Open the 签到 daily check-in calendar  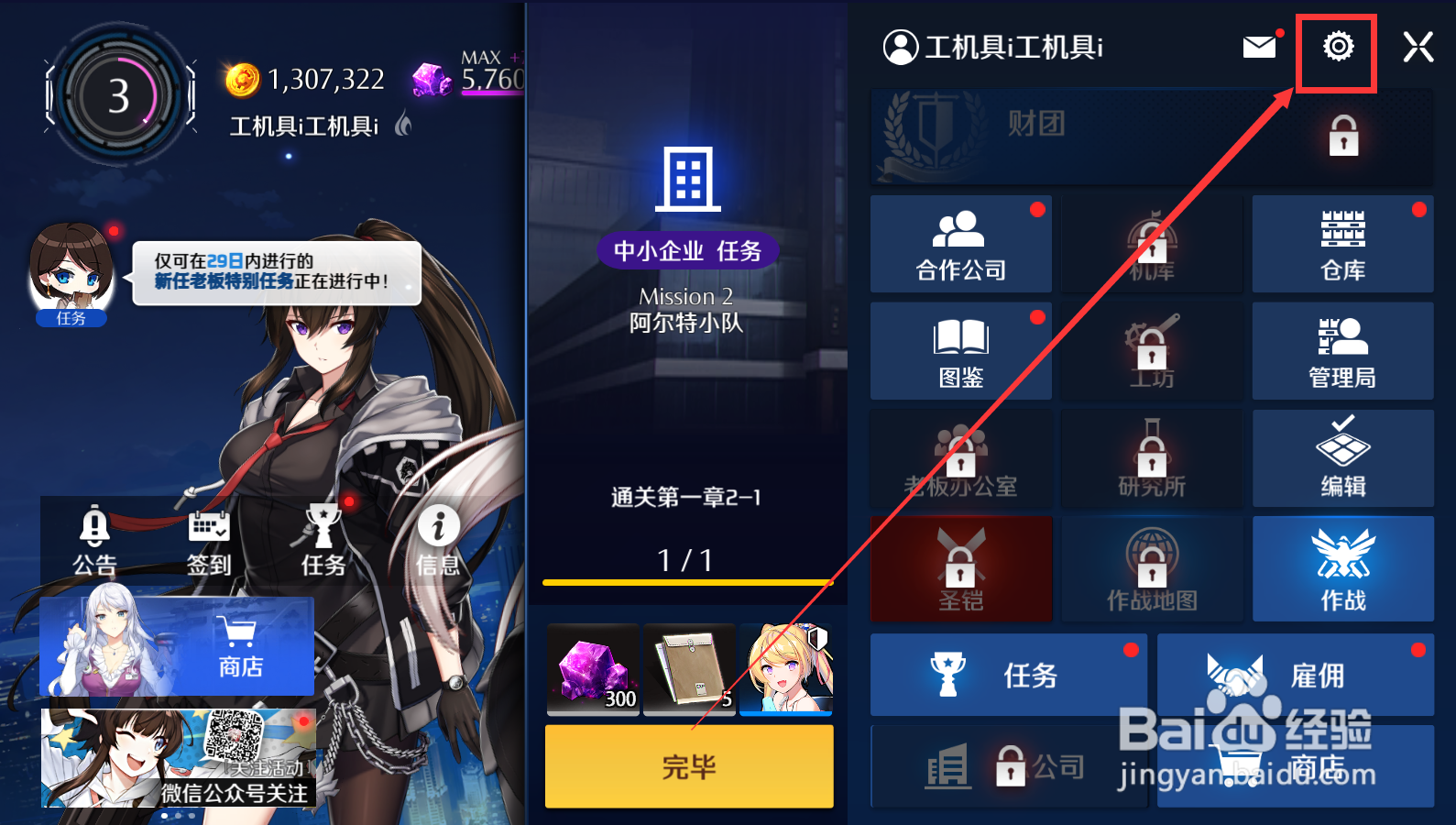pos(209,543)
